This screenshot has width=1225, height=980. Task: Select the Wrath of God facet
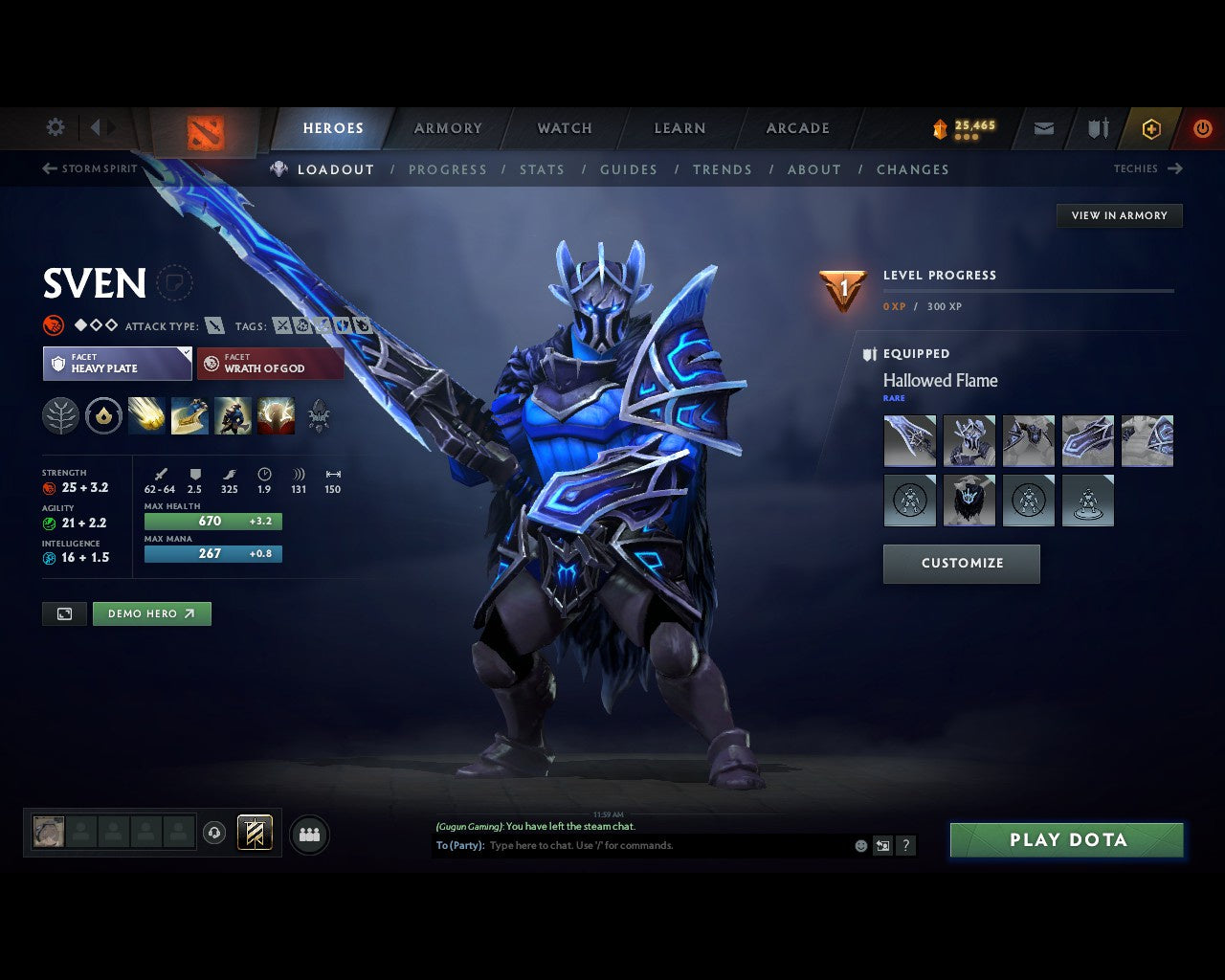270,364
